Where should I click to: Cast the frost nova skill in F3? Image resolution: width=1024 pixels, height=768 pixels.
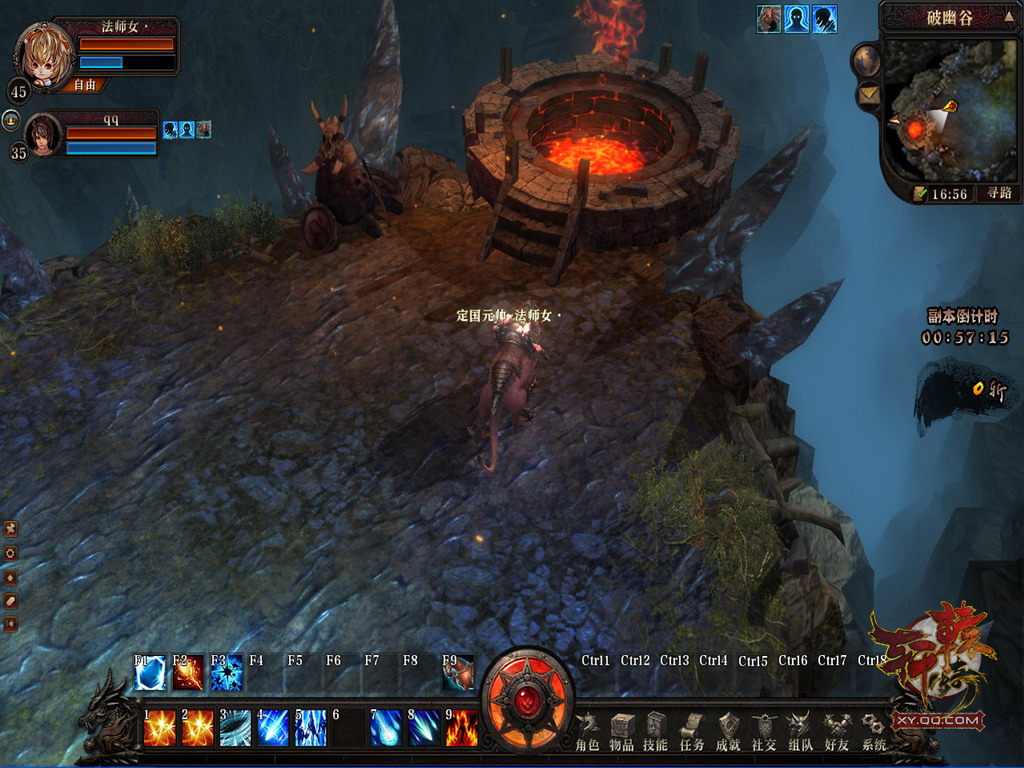(x=227, y=673)
